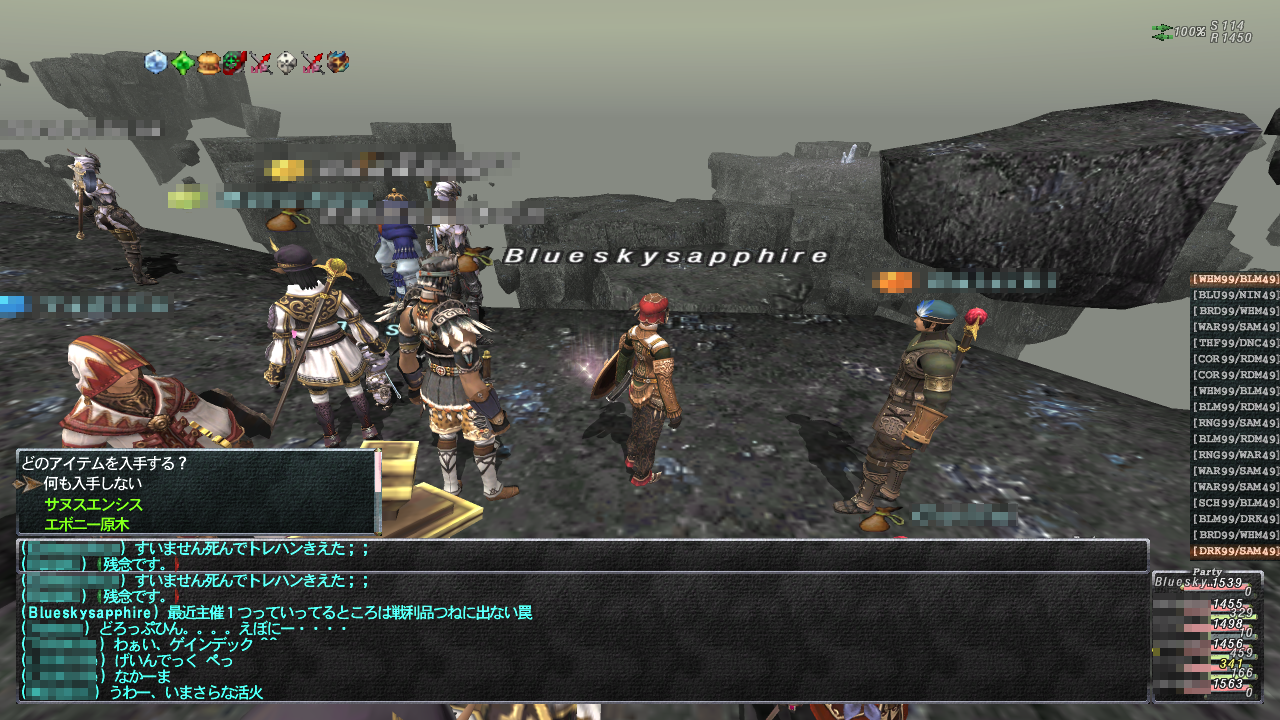The width and height of the screenshot is (1280, 720).
Task: Click the burger food status icon
Action: point(208,63)
